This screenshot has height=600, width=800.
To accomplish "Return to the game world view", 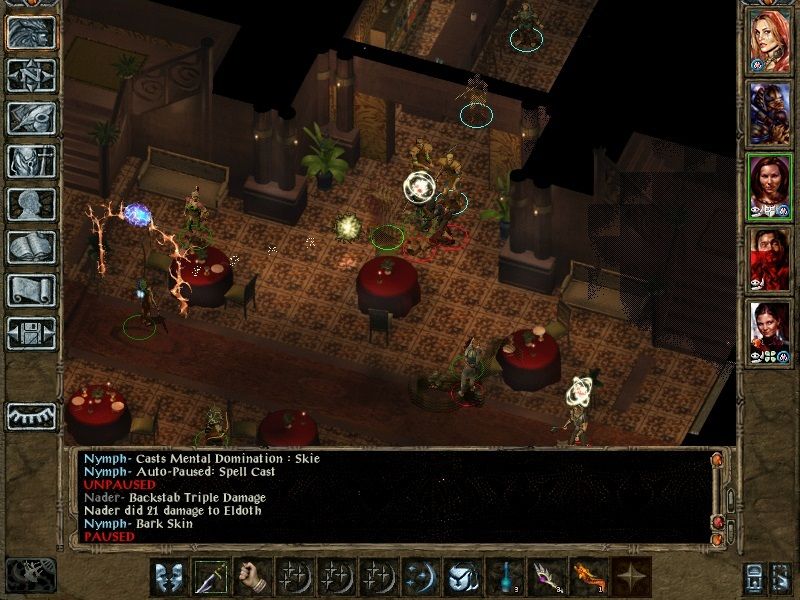I will (31, 32).
